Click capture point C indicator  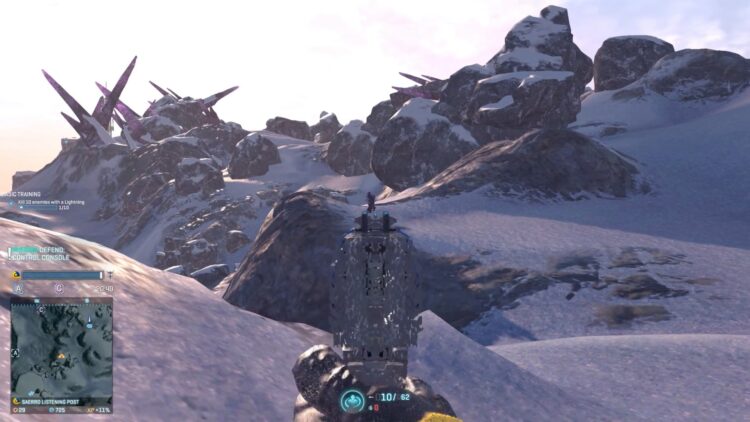59,288
